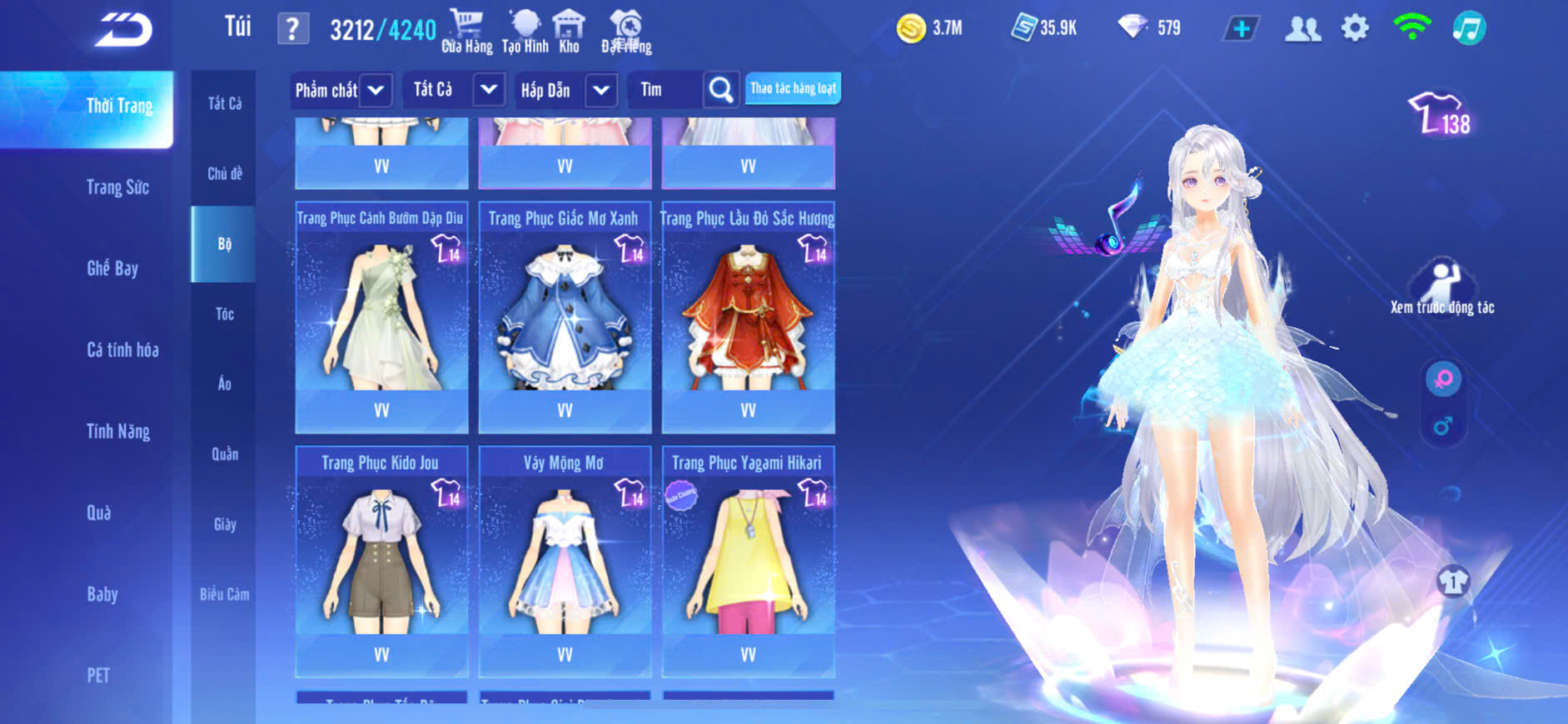Select Trang Phục Kido Jou outfit

(381, 560)
